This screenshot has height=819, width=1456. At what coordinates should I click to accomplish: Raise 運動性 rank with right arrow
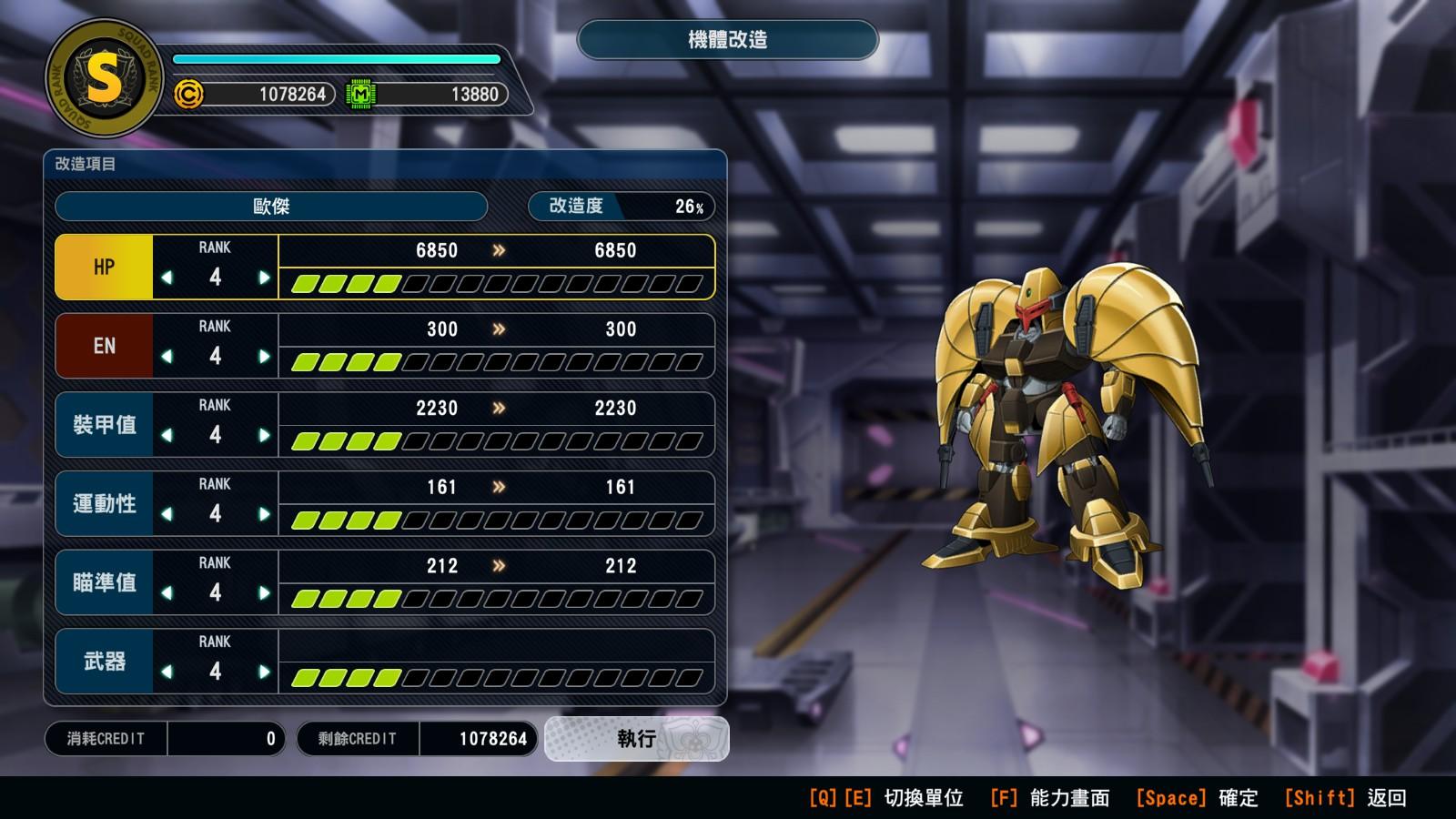tap(264, 514)
